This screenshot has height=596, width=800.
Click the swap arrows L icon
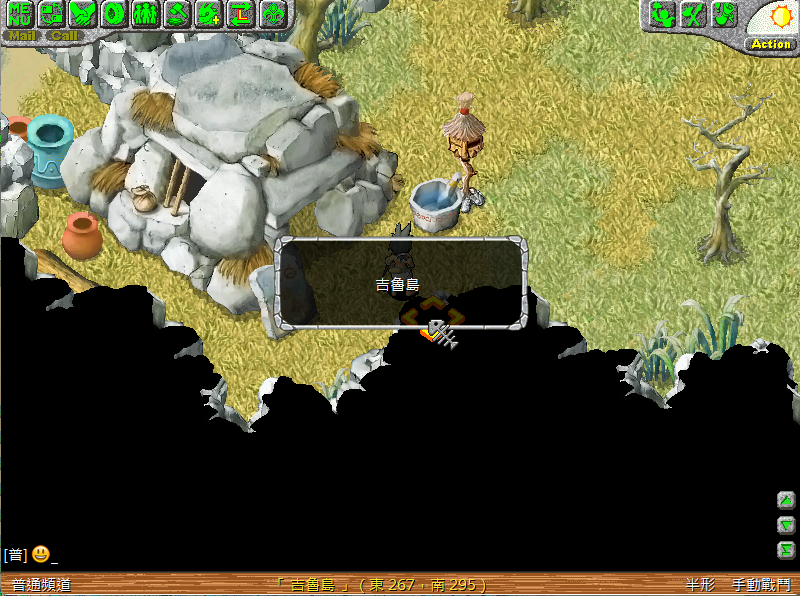click(x=241, y=14)
